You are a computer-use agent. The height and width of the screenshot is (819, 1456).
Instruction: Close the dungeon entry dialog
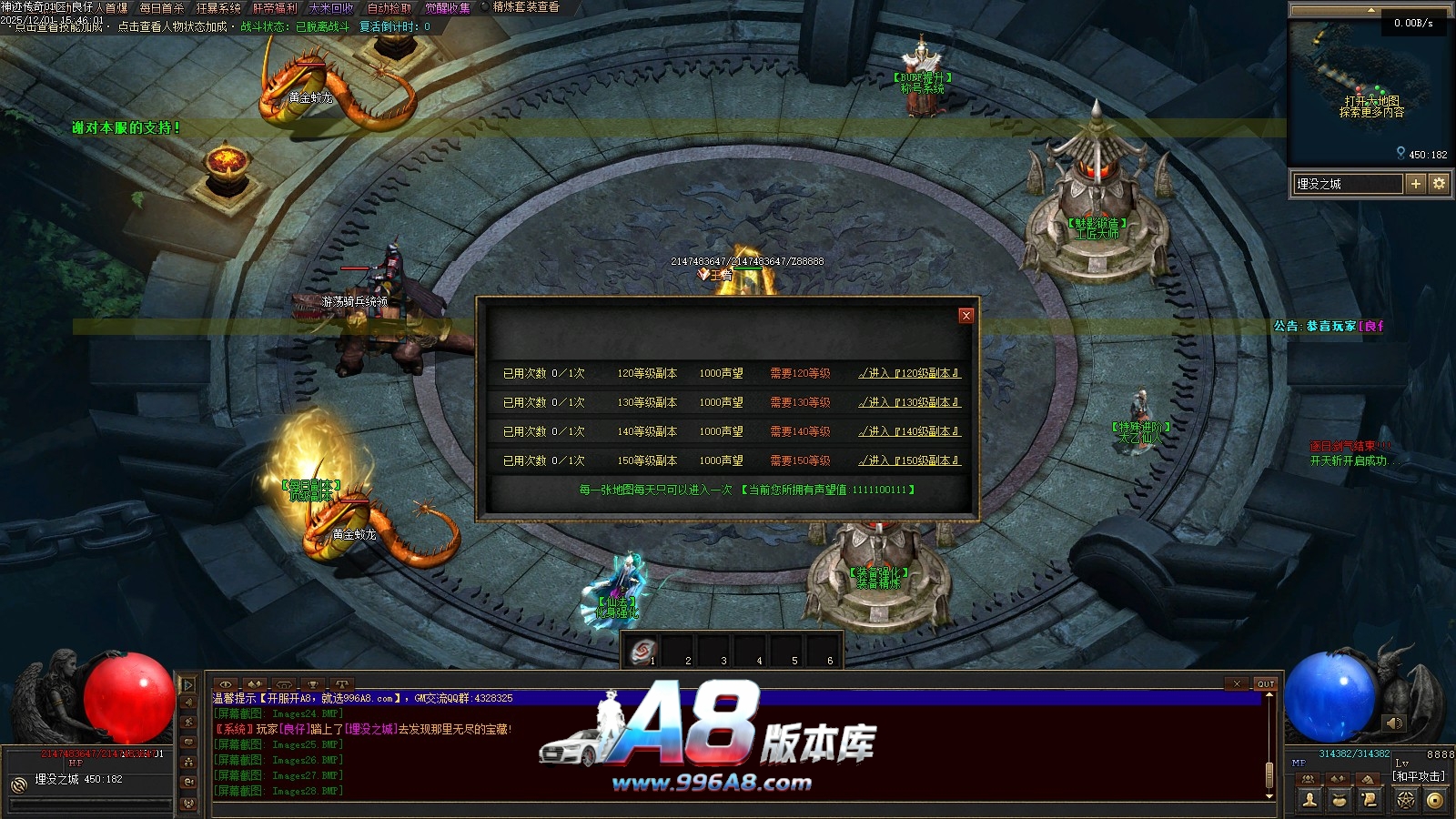[966, 315]
